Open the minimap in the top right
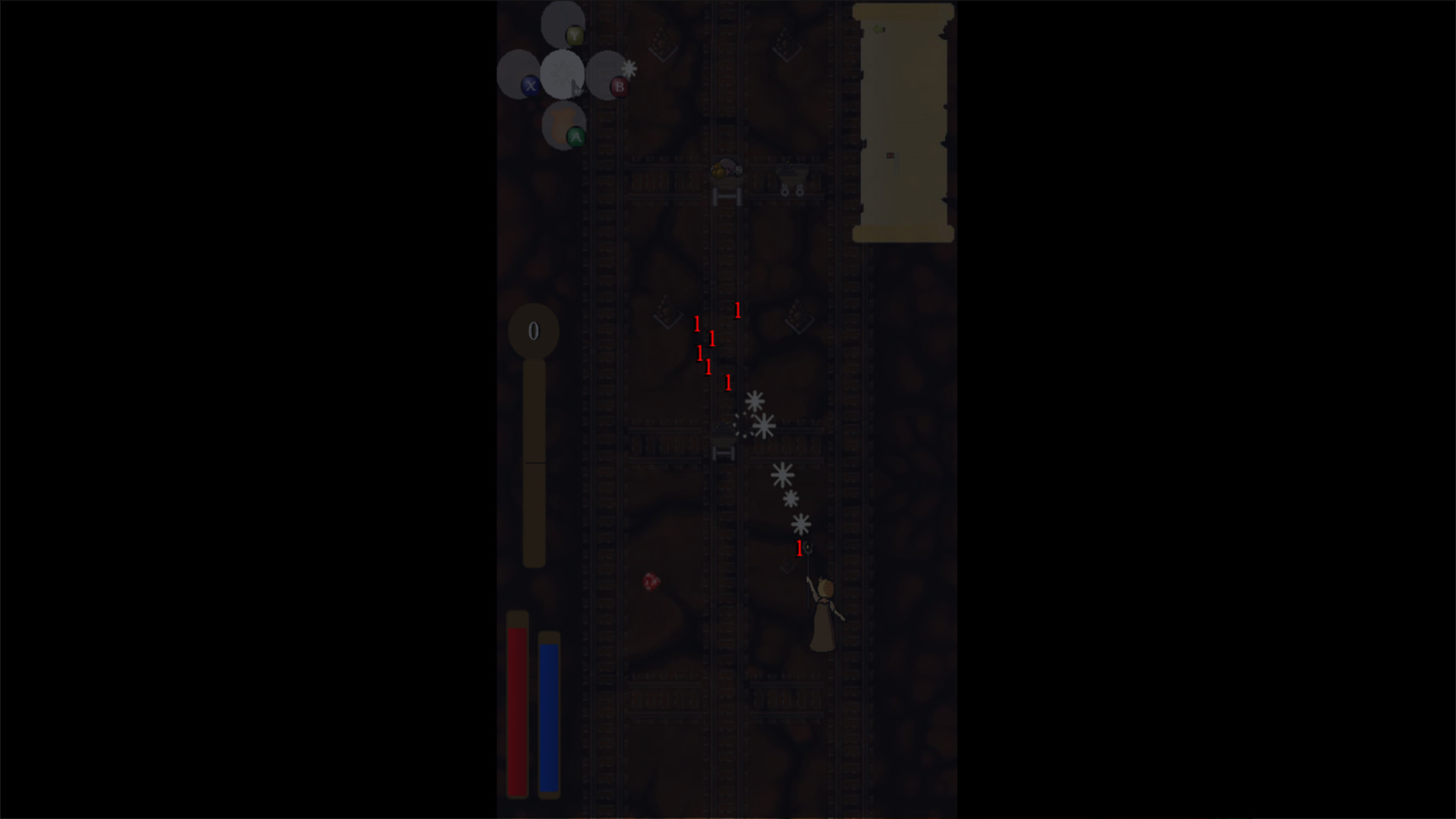Screen dimensions: 1456x819 click(x=902, y=121)
